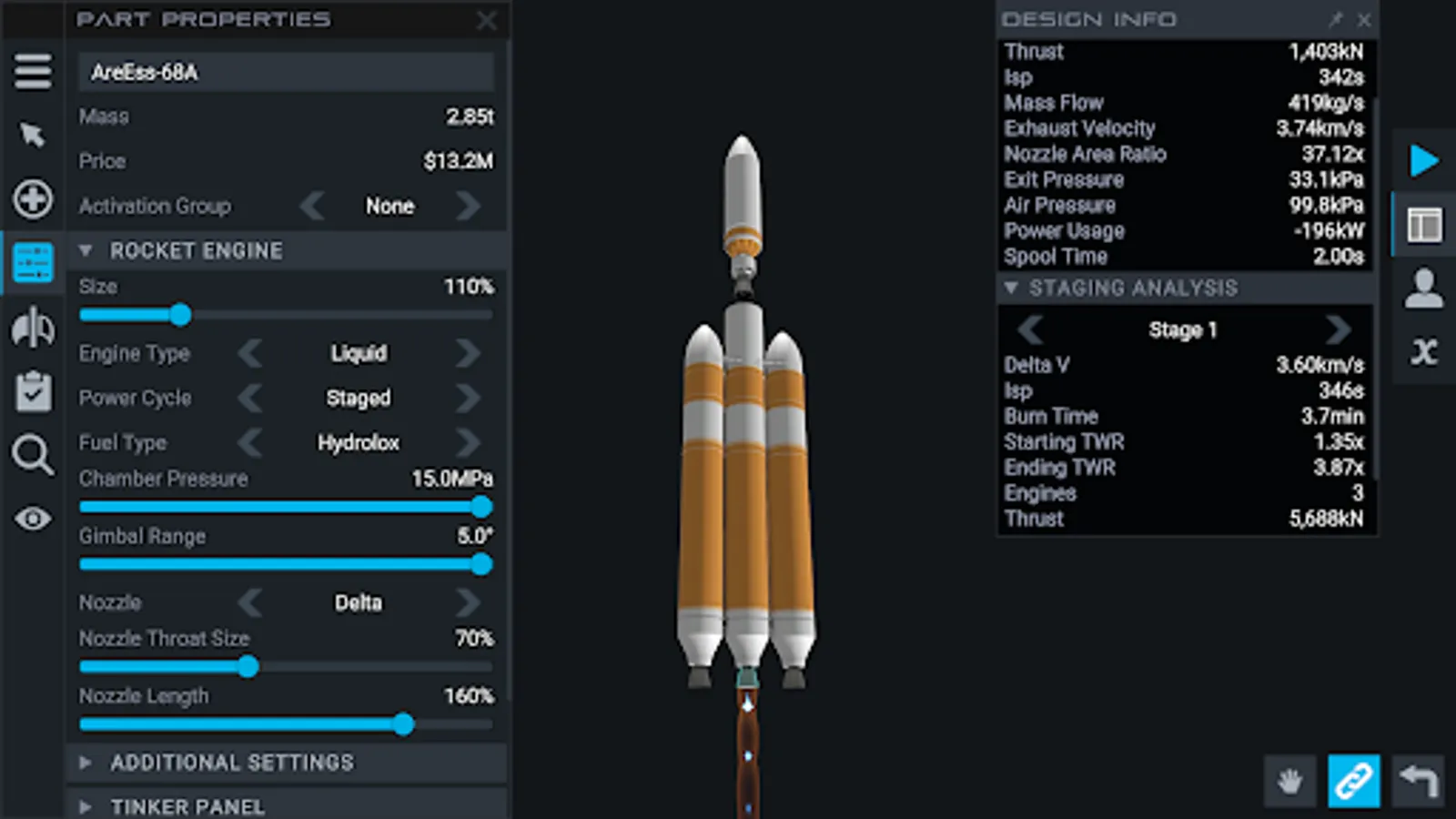Cycle Fuel Type past Hydrolox
Image resolution: width=1456 pixels, height=819 pixels.
tap(469, 443)
